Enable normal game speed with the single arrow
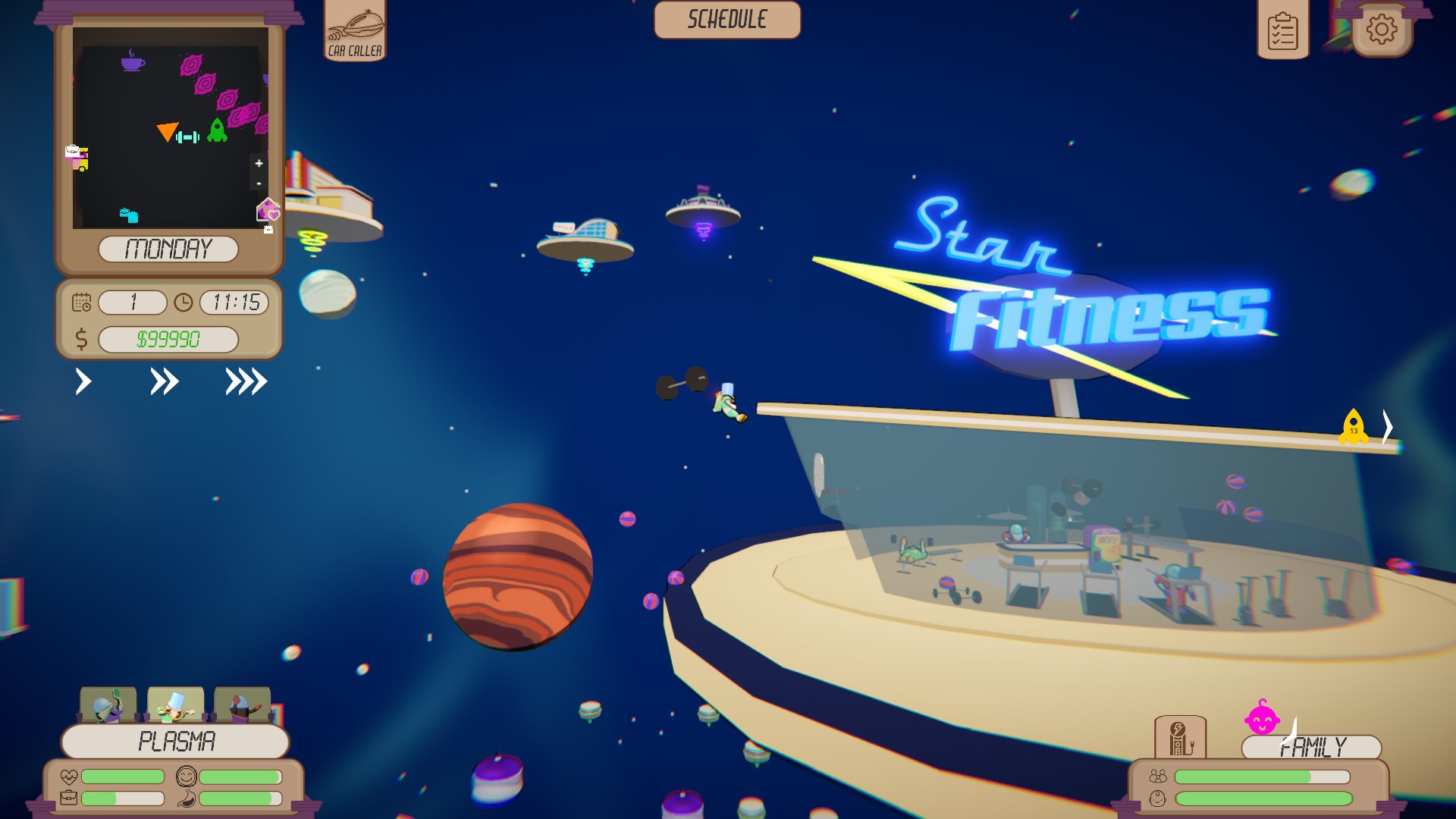Image resolution: width=1456 pixels, height=819 pixels. click(83, 383)
